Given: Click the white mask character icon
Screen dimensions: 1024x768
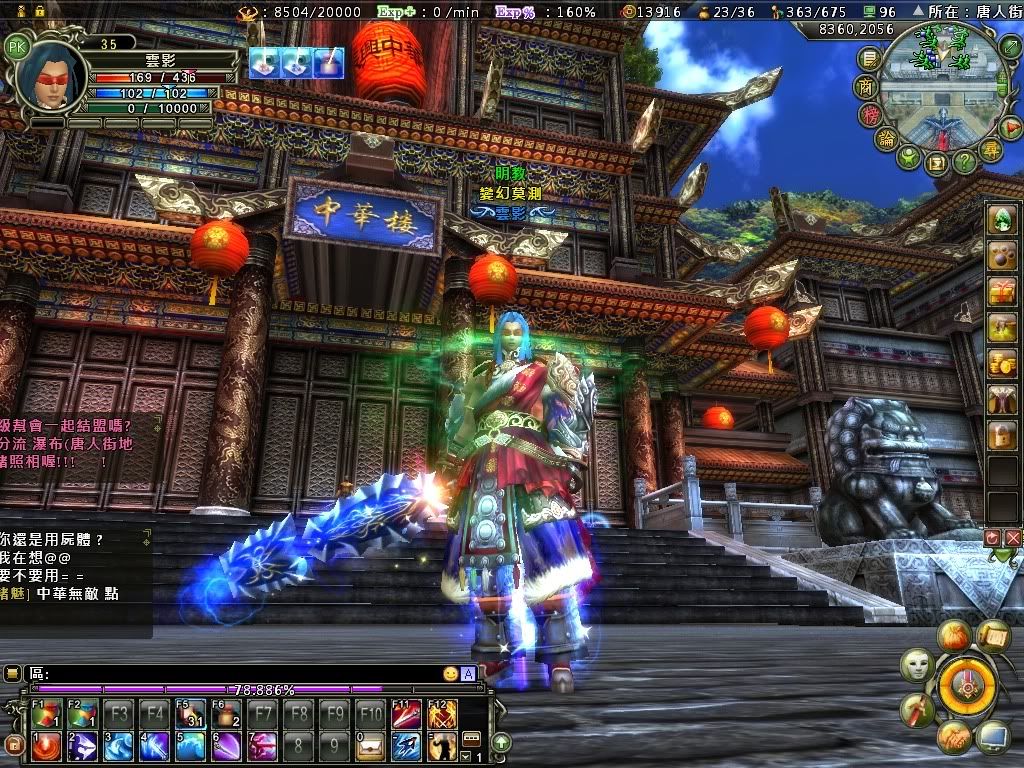Looking at the screenshot, I should (x=917, y=665).
